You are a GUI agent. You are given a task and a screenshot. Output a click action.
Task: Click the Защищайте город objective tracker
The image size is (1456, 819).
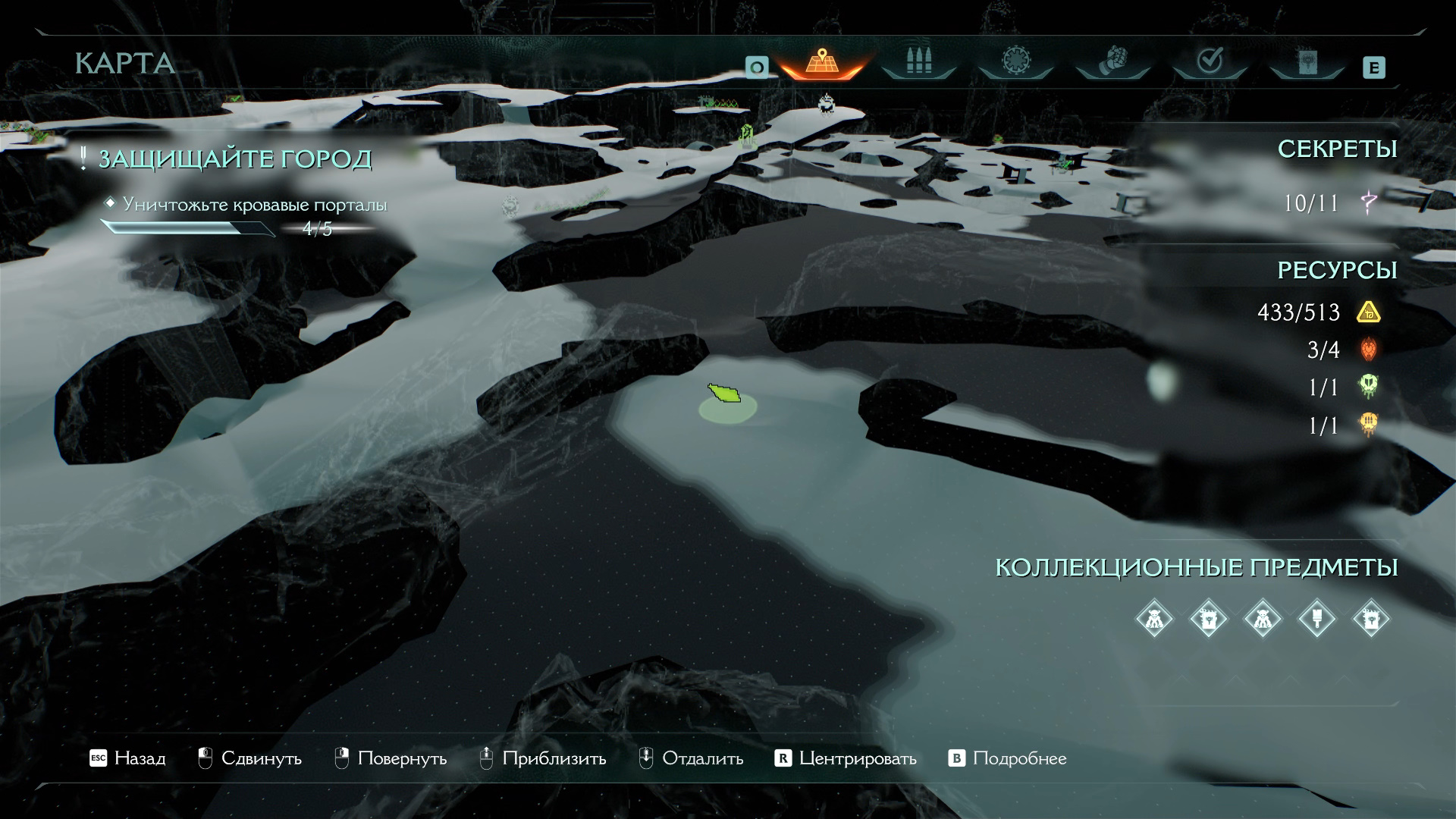[235, 159]
